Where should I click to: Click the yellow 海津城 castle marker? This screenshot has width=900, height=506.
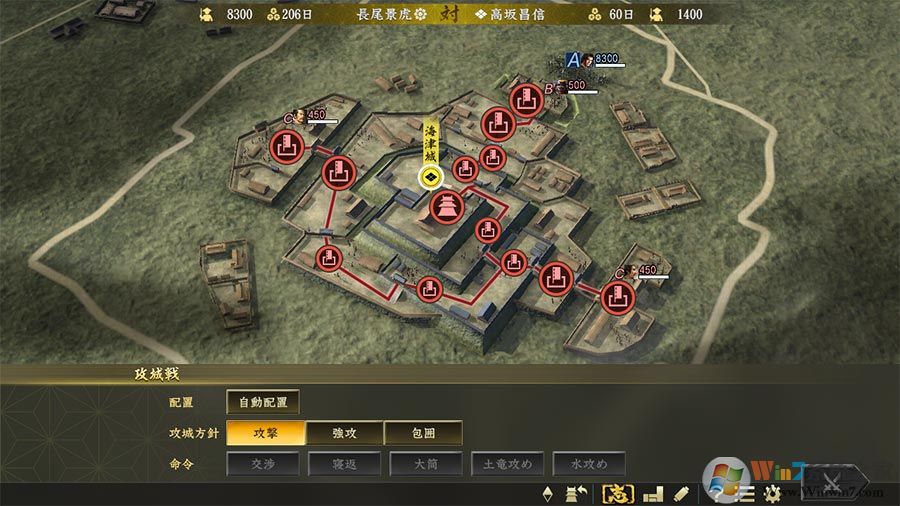click(430, 177)
